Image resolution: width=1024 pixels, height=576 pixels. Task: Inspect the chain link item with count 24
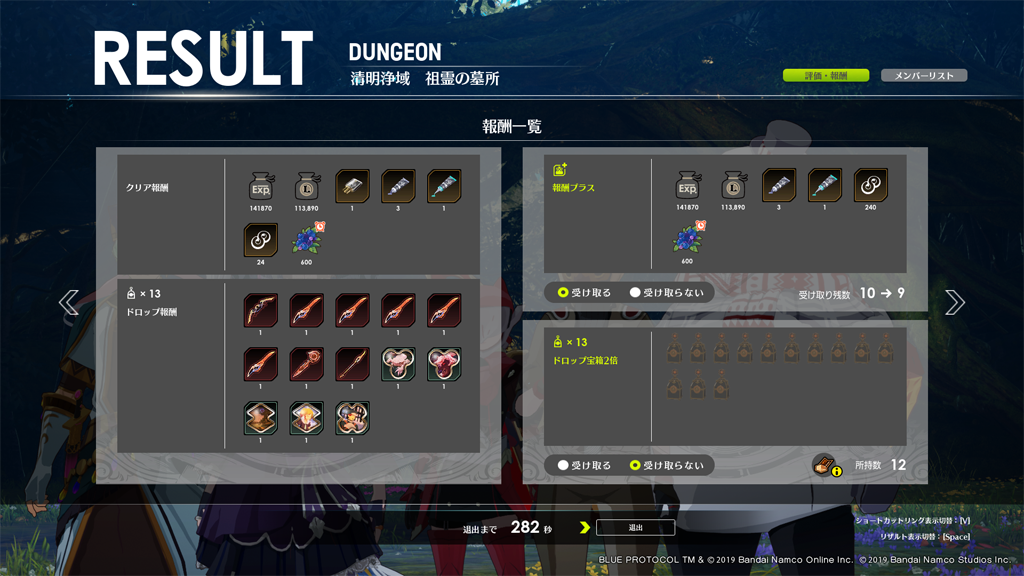tap(261, 241)
